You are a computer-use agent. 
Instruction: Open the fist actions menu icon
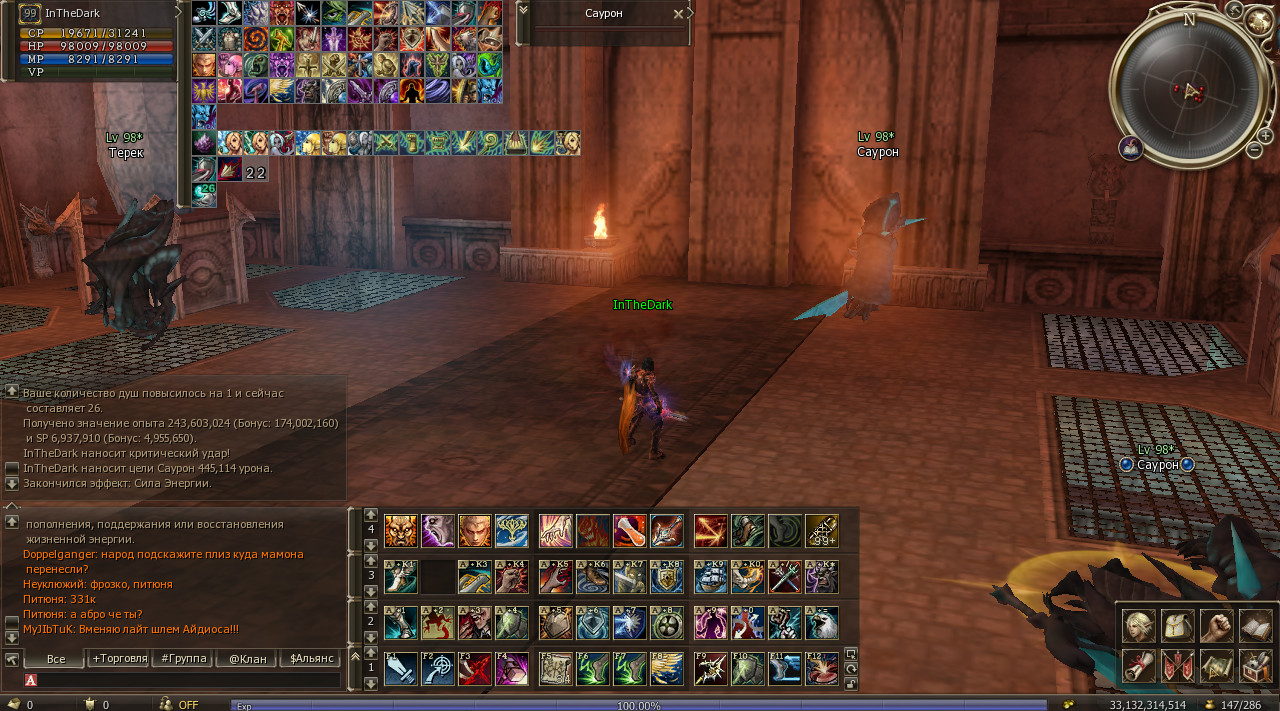point(1216,626)
